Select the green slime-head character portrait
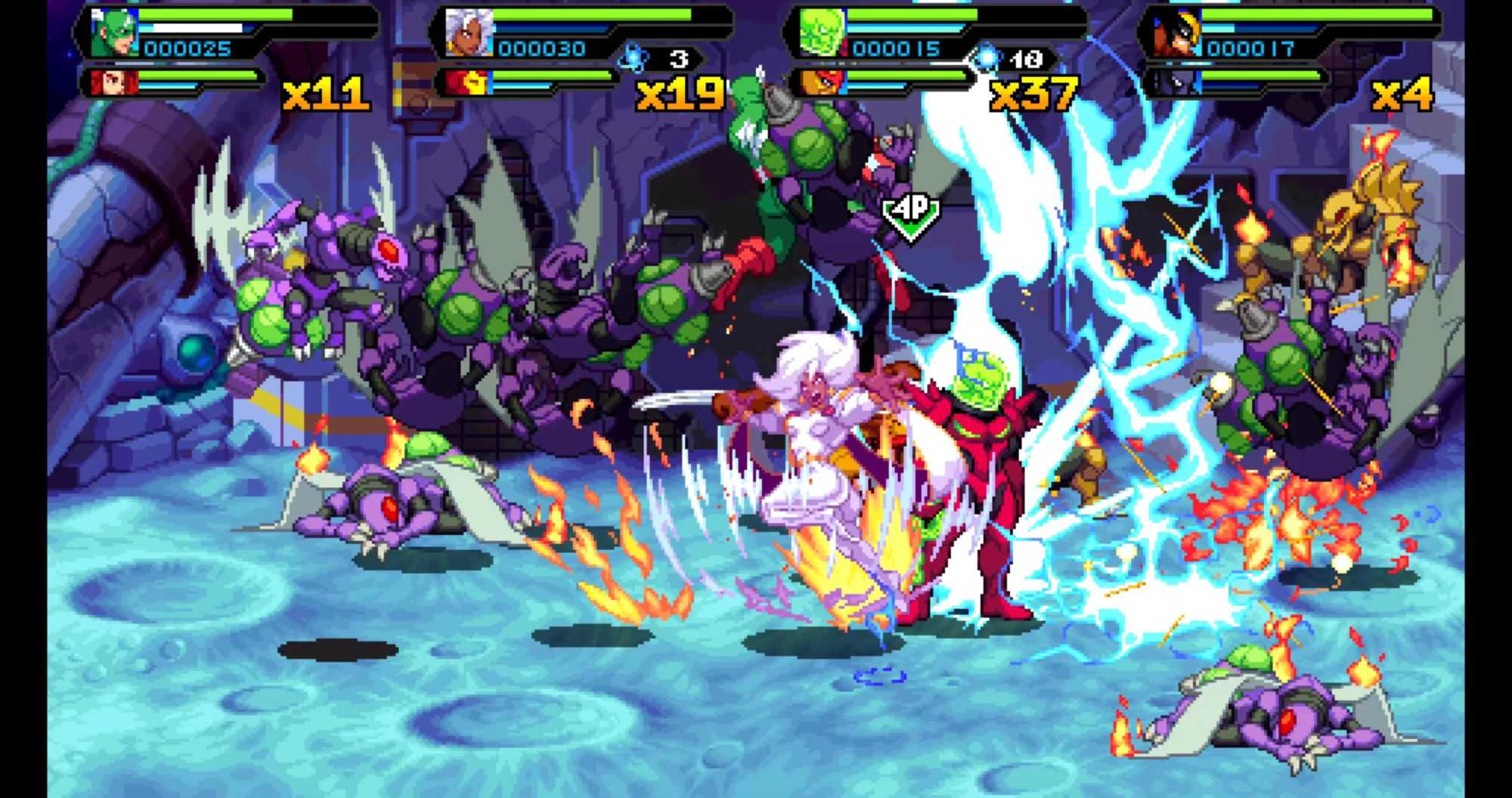This screenshot has width=1512, height=798. pyautogui.click(x=823, y=34)
